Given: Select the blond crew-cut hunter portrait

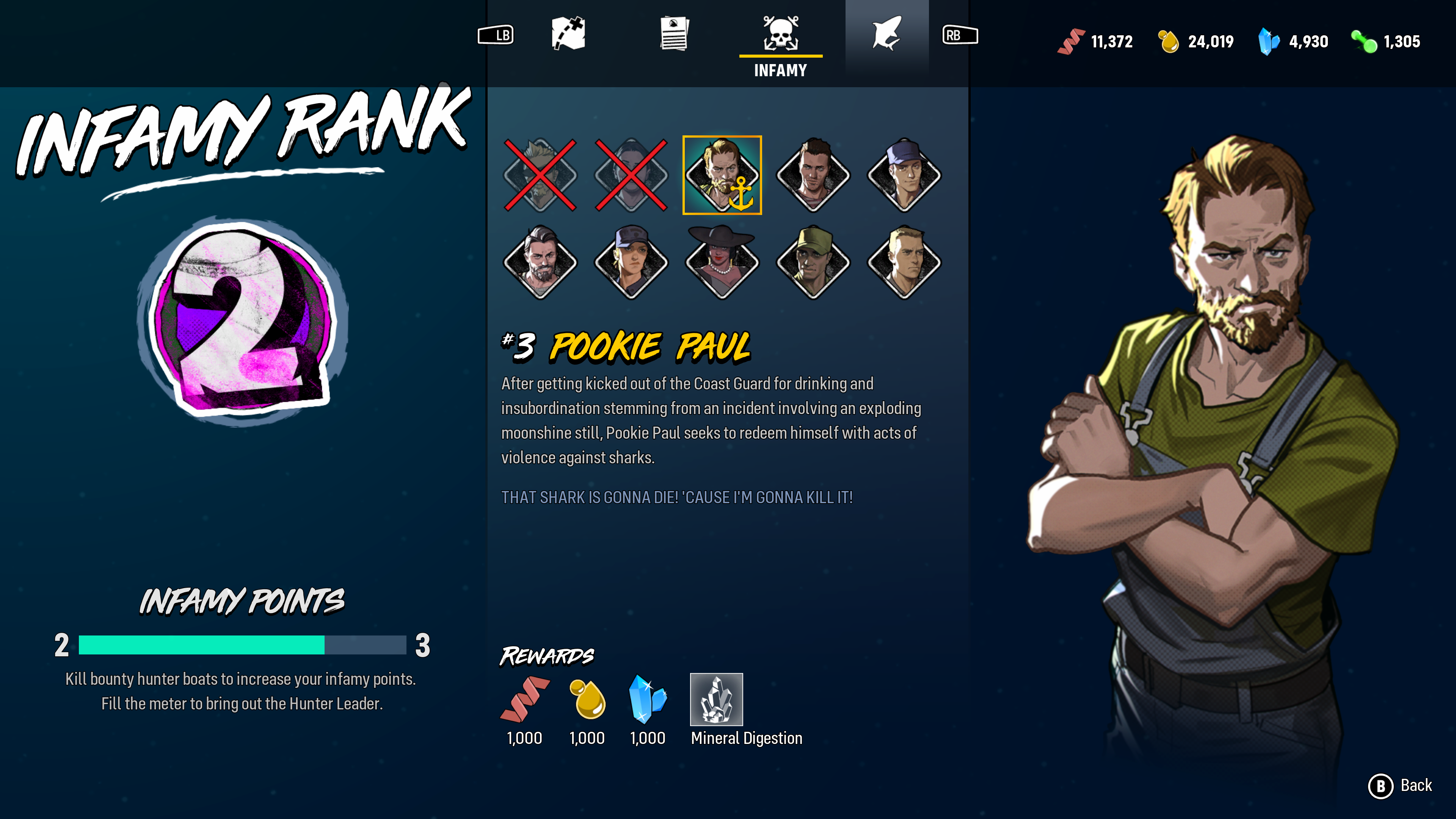Looking at the screenshot, I should tap(904, 262).
